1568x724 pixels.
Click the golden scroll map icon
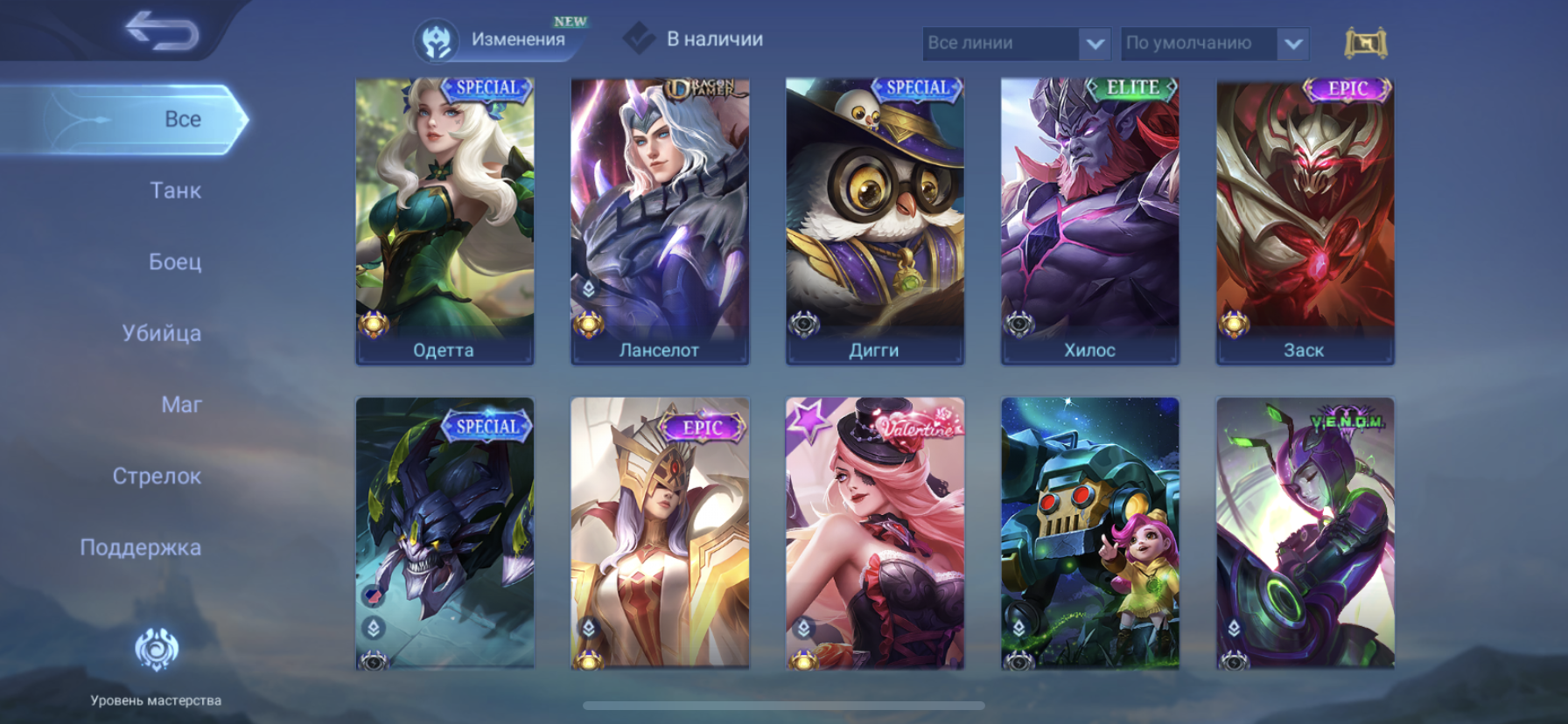point(1365,43)
